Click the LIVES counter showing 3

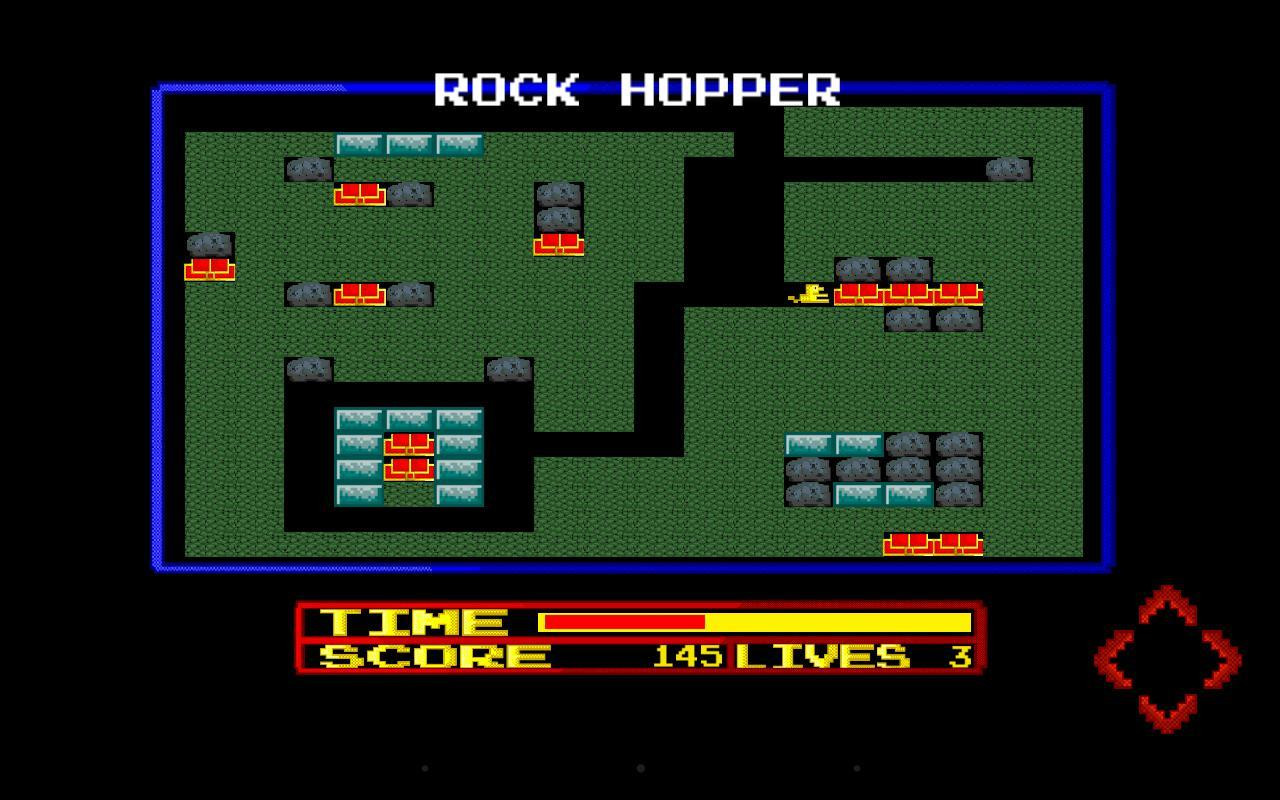tap(955, 657)
